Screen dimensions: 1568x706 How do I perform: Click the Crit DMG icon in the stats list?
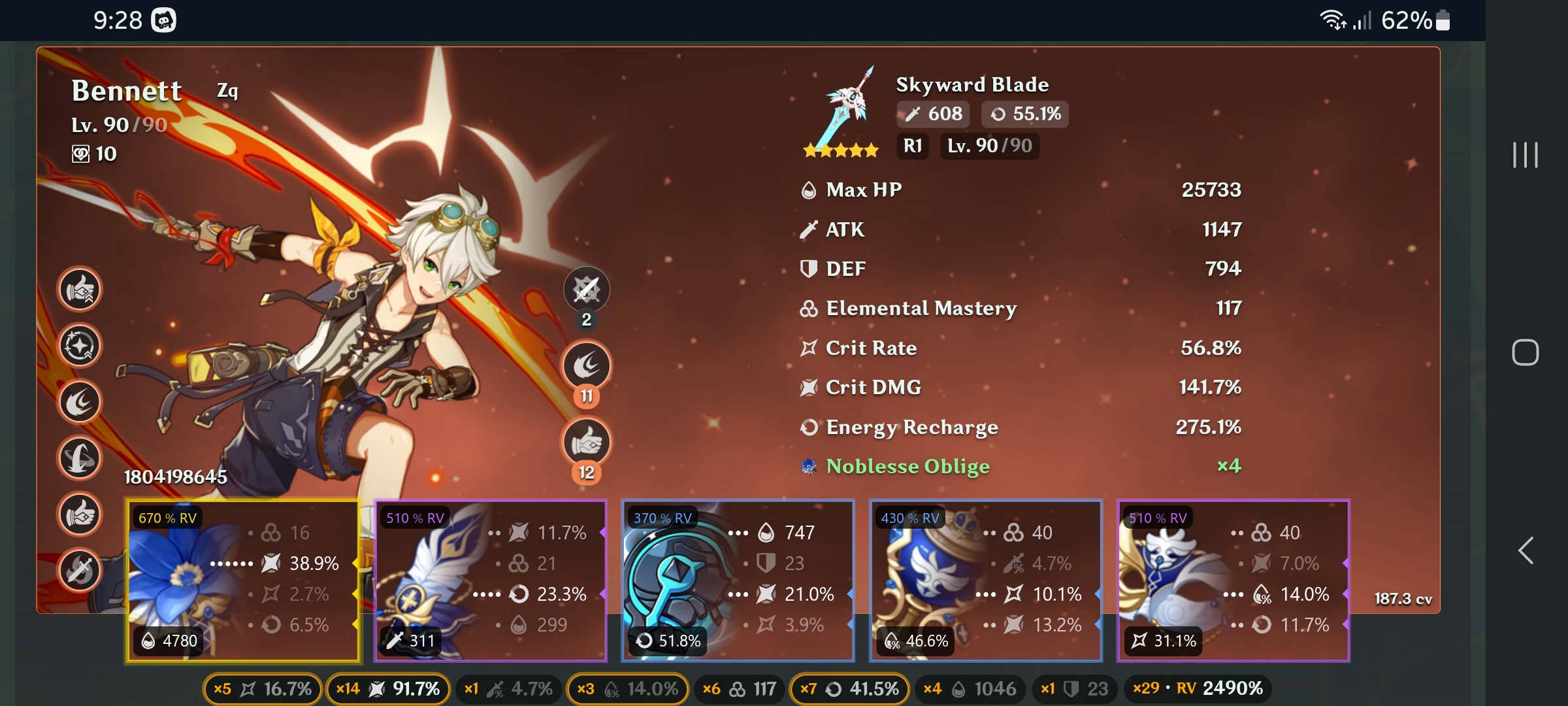810,387
